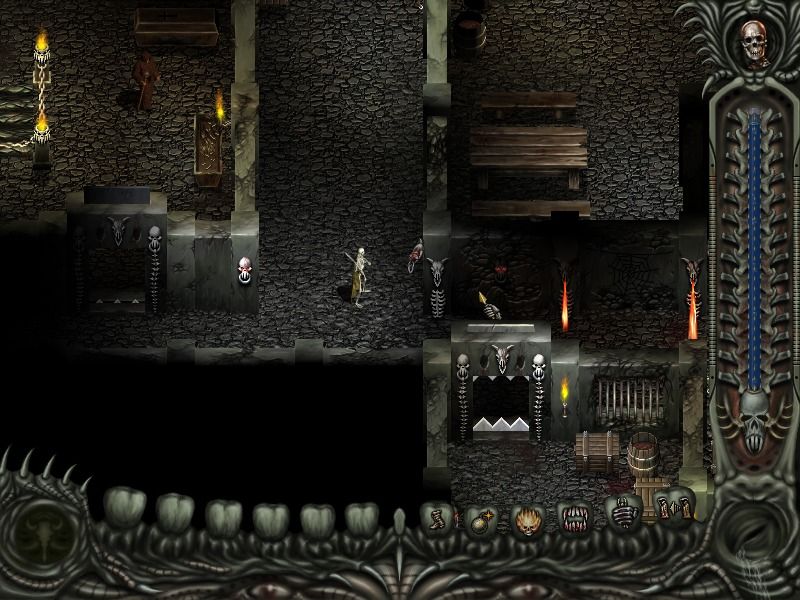Activate the bomb ability icon

(x=480, y=520)
